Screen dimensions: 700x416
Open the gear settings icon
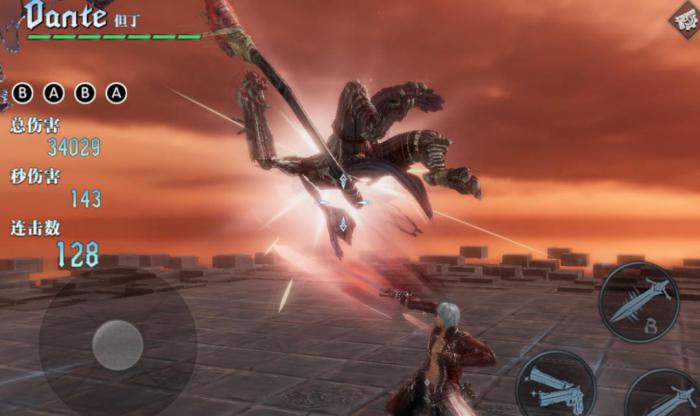tap(683, 21)
